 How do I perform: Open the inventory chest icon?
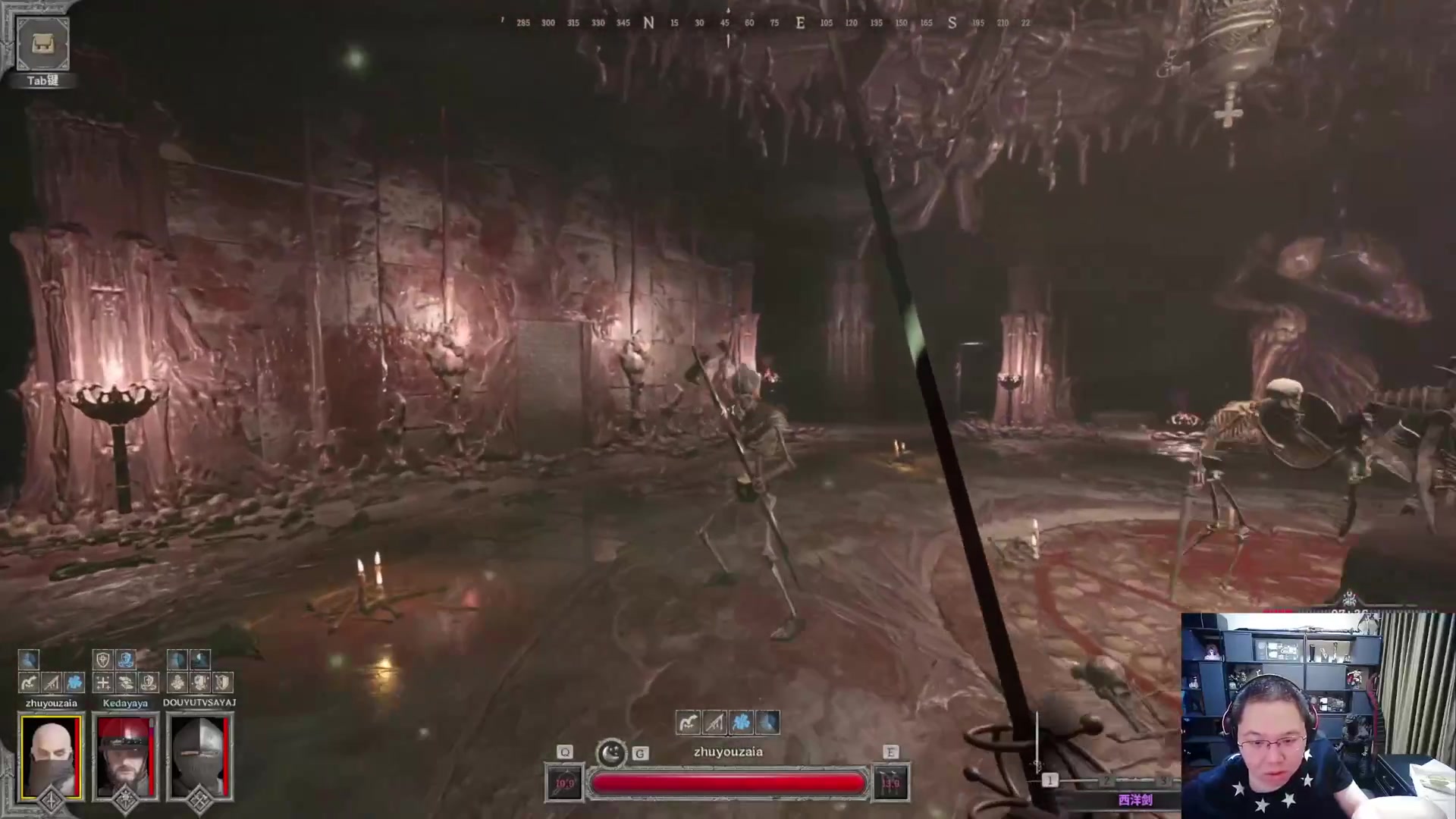coord(42,44)
